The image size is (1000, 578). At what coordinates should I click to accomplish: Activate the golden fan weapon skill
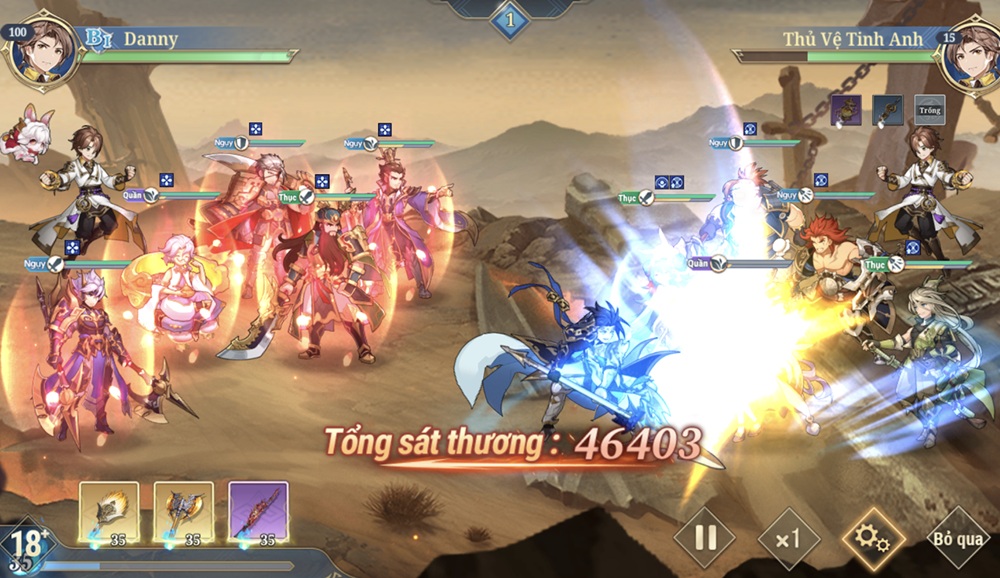point(109,512)
